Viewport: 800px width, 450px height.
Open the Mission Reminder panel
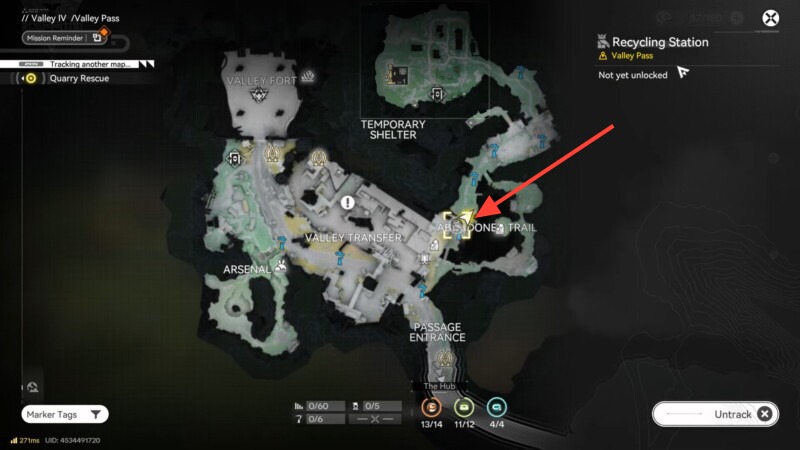point(65,37)
